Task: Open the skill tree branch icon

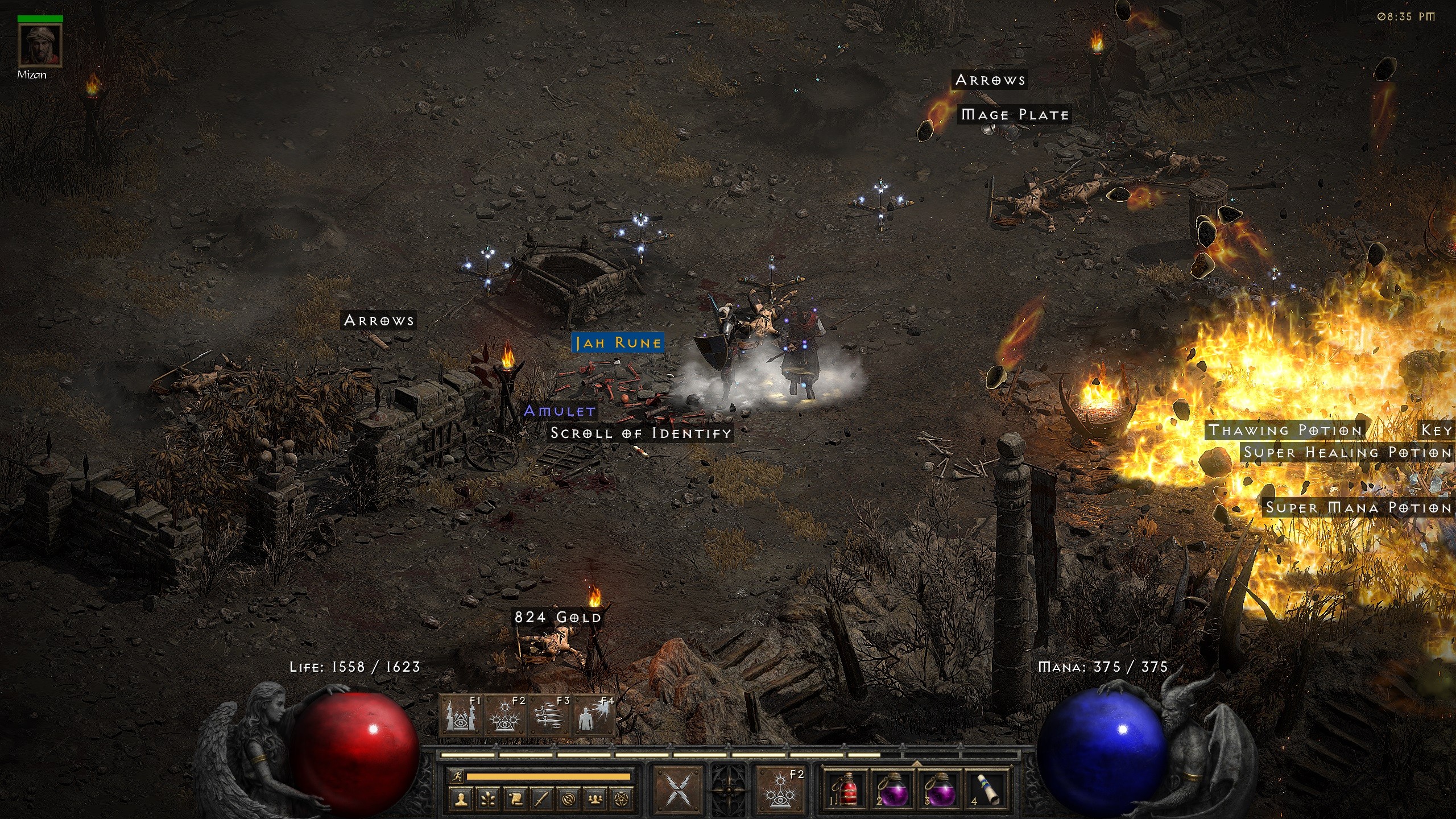Action: pos(487,799)
